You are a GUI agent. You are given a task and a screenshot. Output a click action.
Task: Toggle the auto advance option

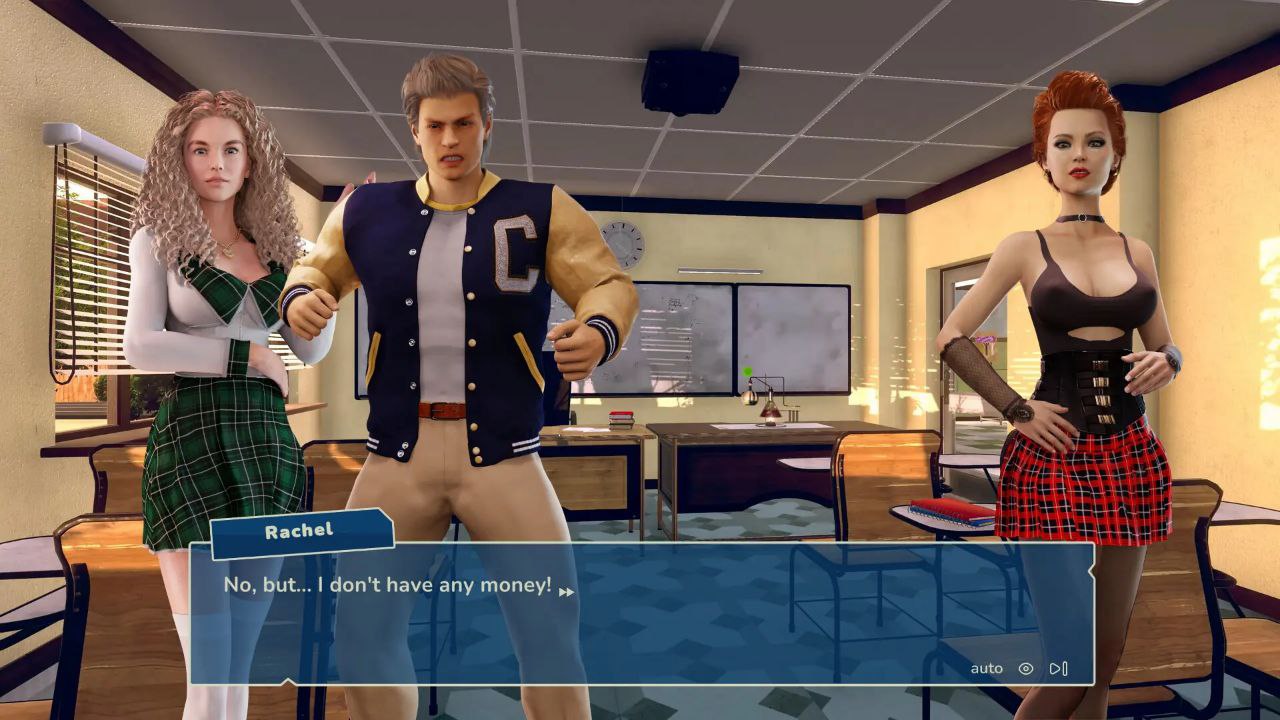point(986,668)
